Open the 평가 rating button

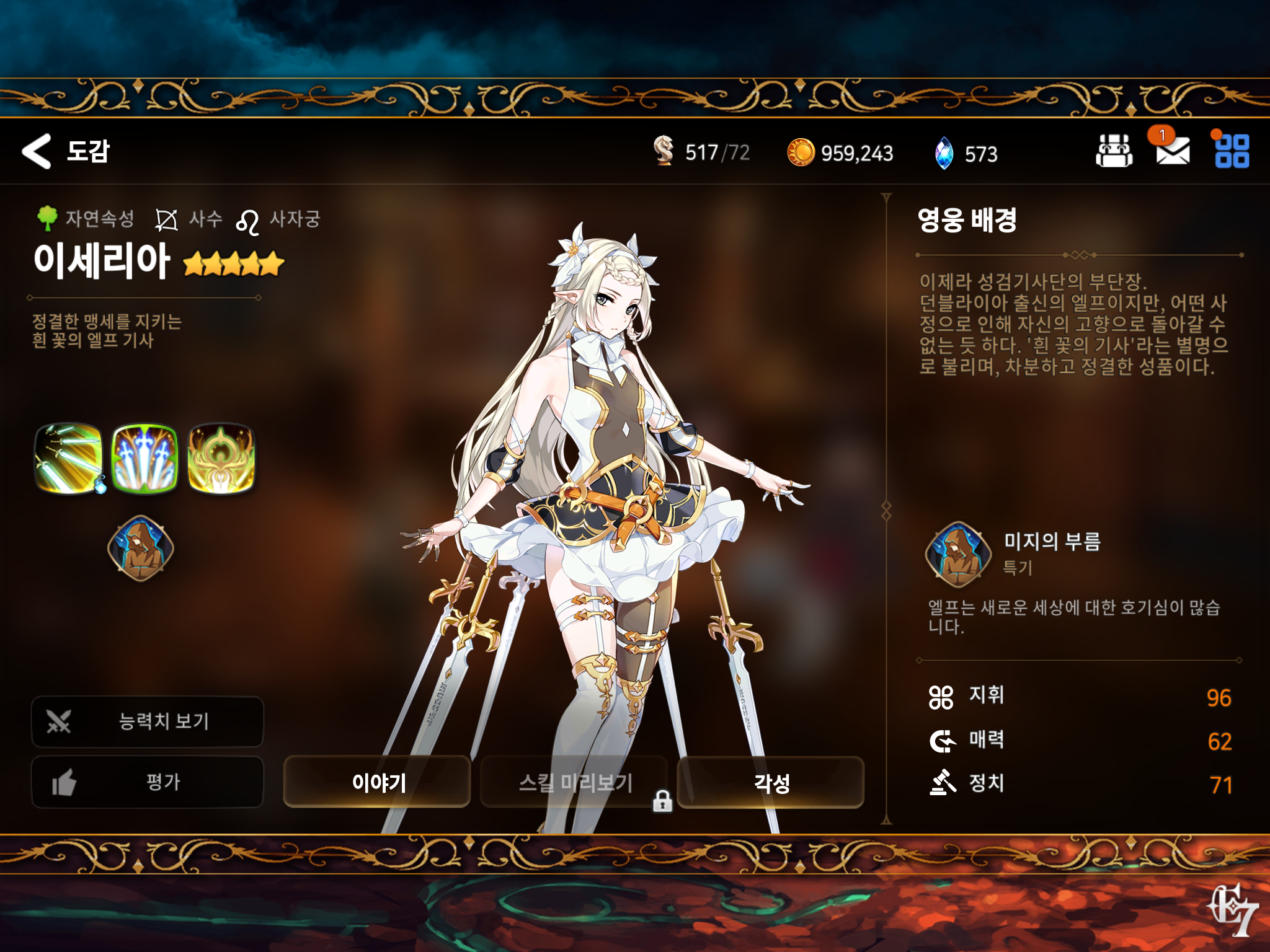coord(148,782)
